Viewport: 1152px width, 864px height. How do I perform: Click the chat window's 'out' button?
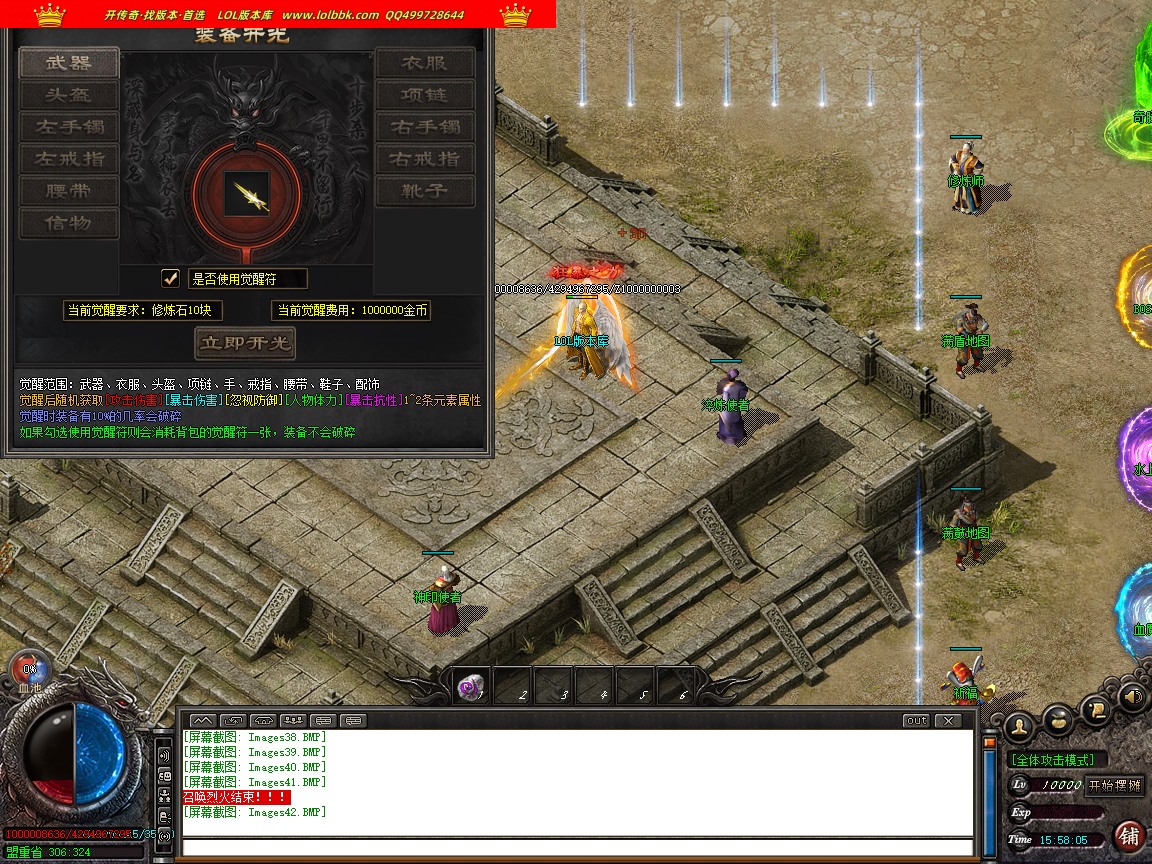916,720
